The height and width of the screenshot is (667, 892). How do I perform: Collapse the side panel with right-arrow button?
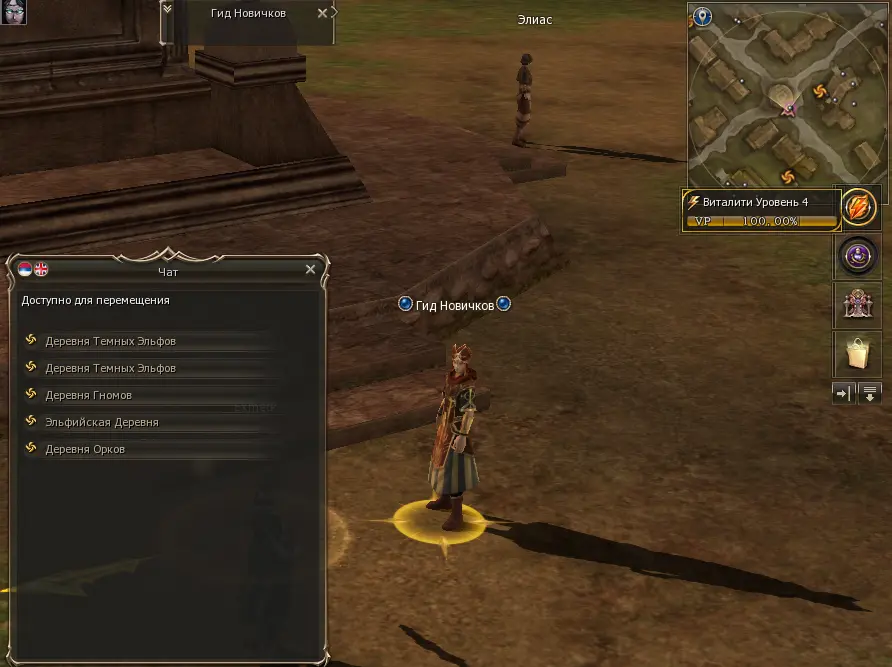(843, 394)
